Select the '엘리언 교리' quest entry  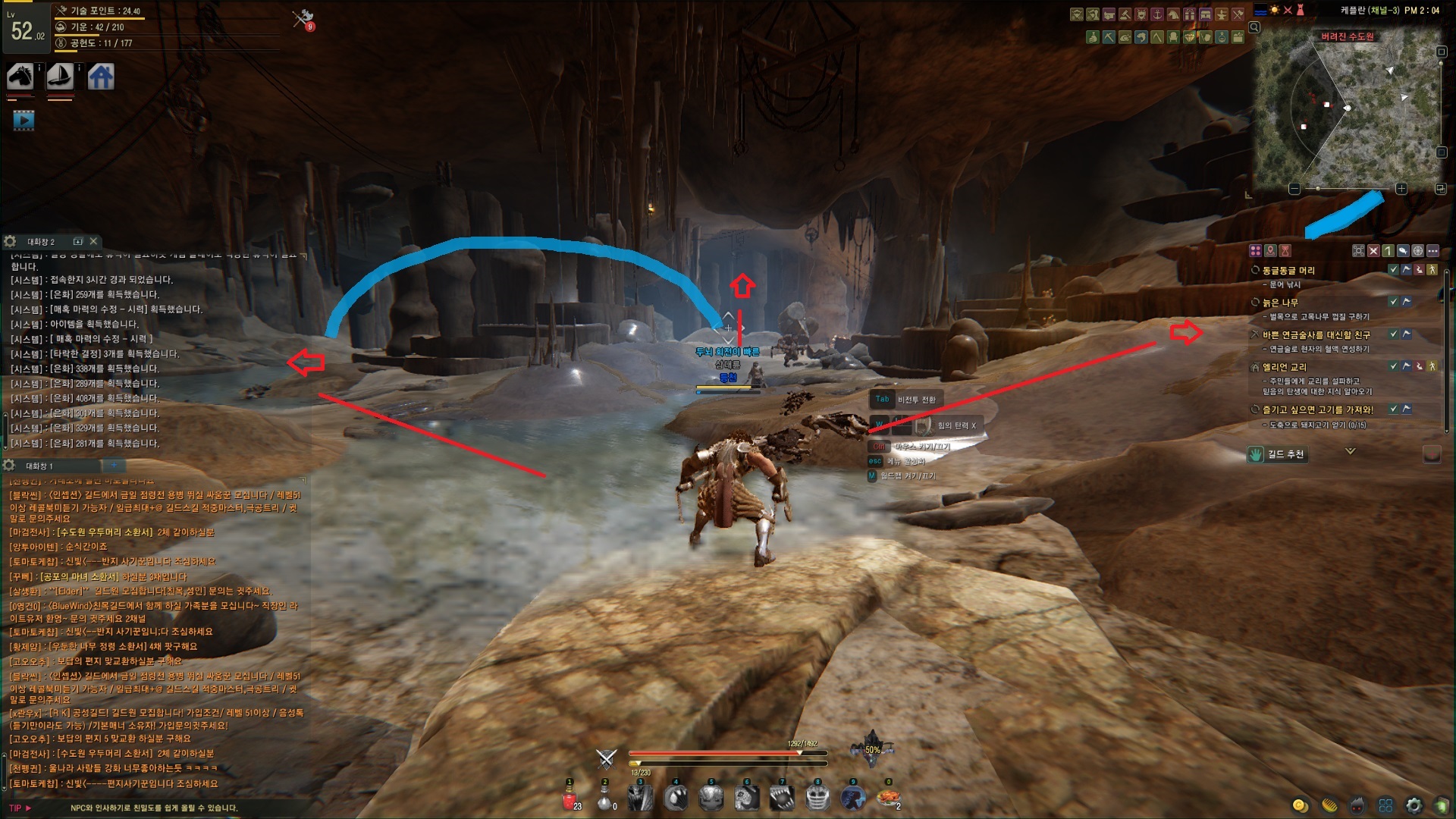[x=1284, y=367]
